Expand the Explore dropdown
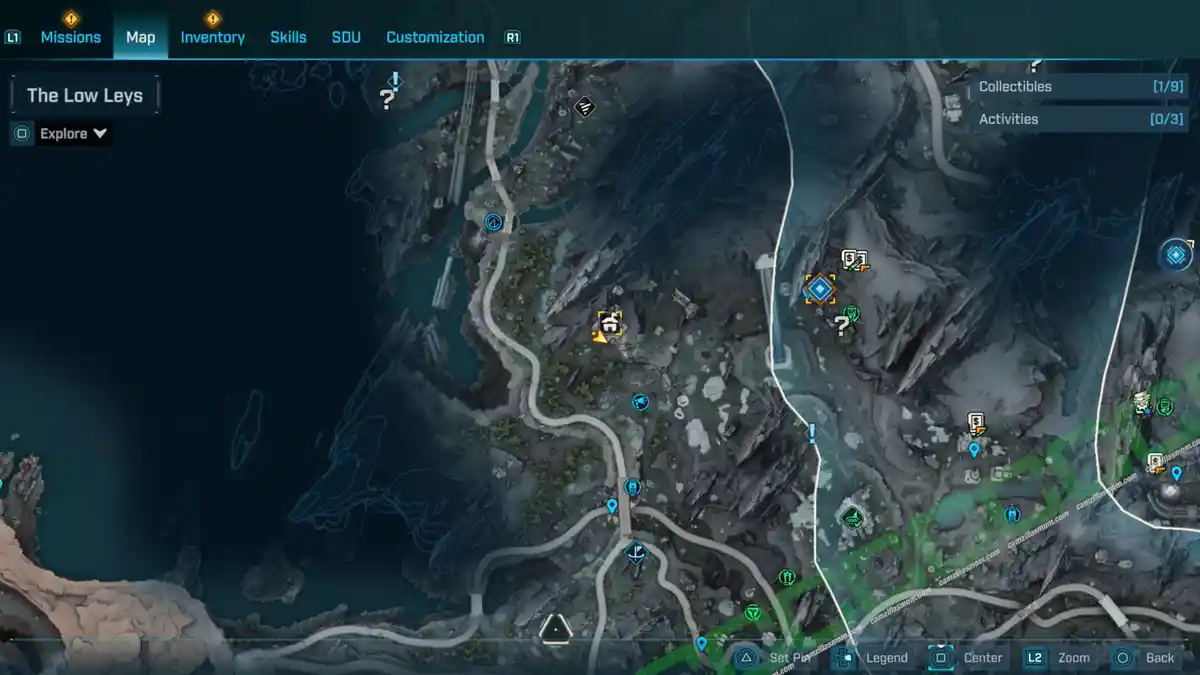Screen dimensions: 1200x675 (x=73, y=134)
